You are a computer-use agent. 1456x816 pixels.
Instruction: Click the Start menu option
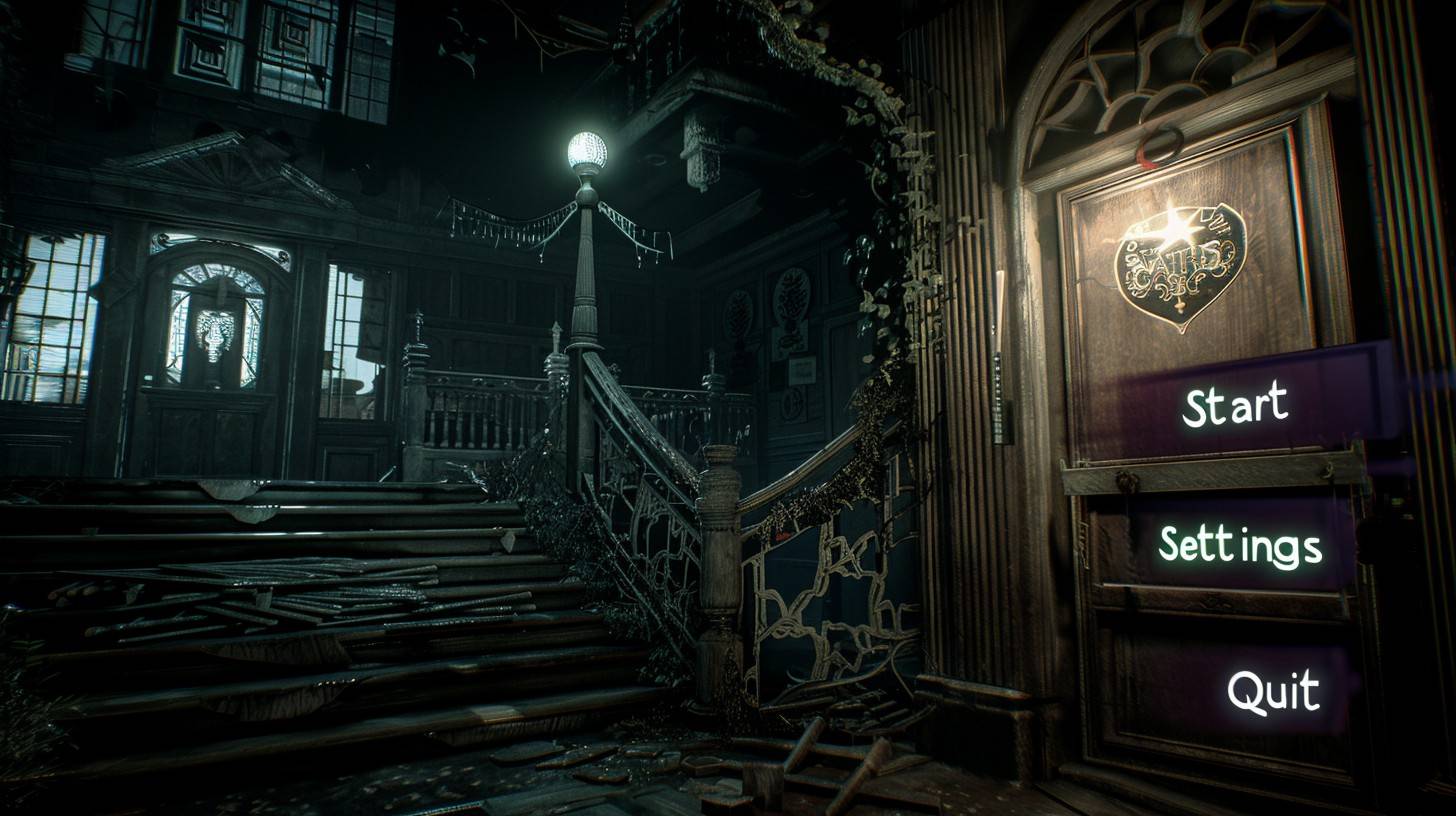1235,405
